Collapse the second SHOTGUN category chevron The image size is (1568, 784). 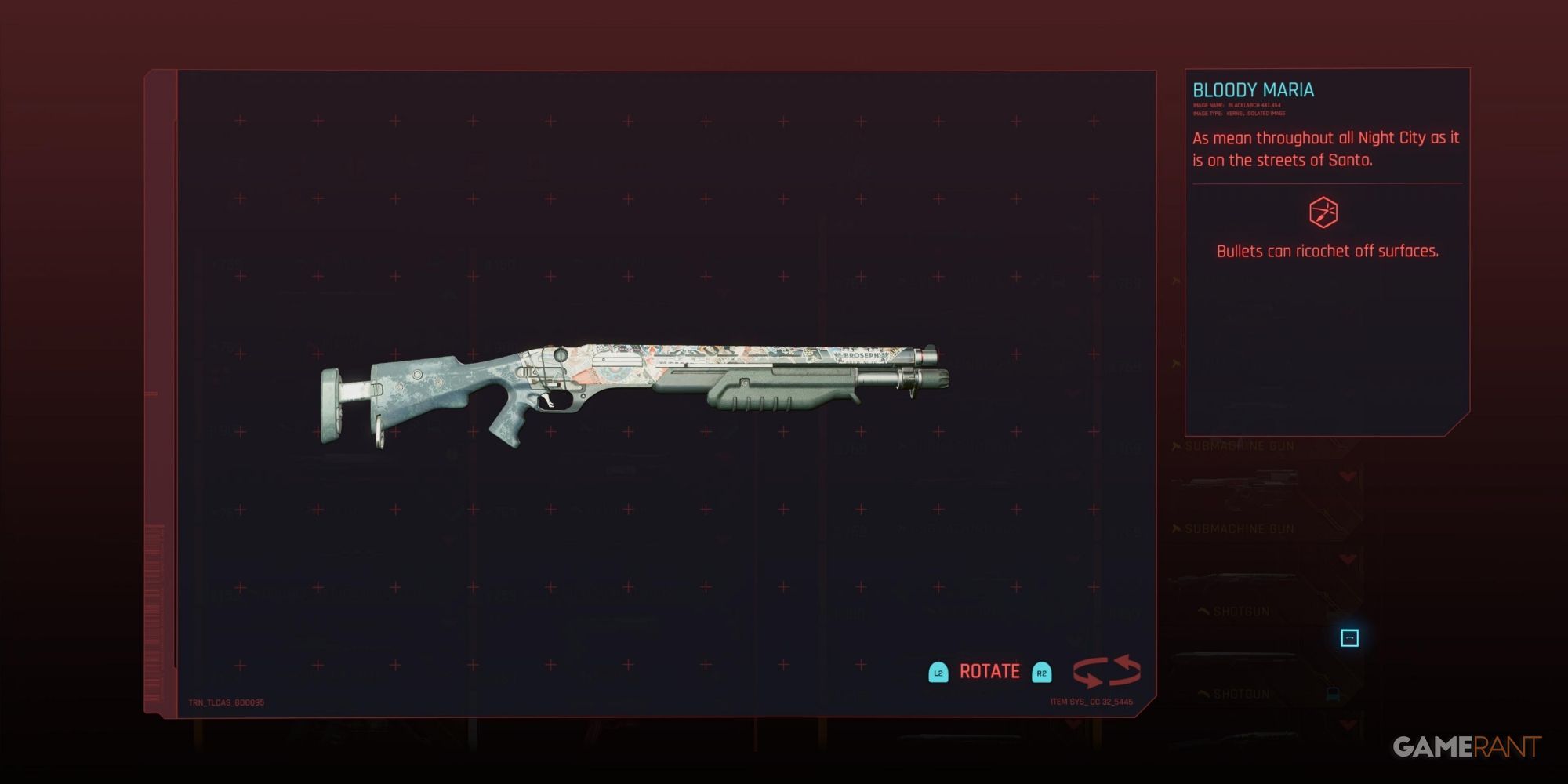(x=1202, y=694)
